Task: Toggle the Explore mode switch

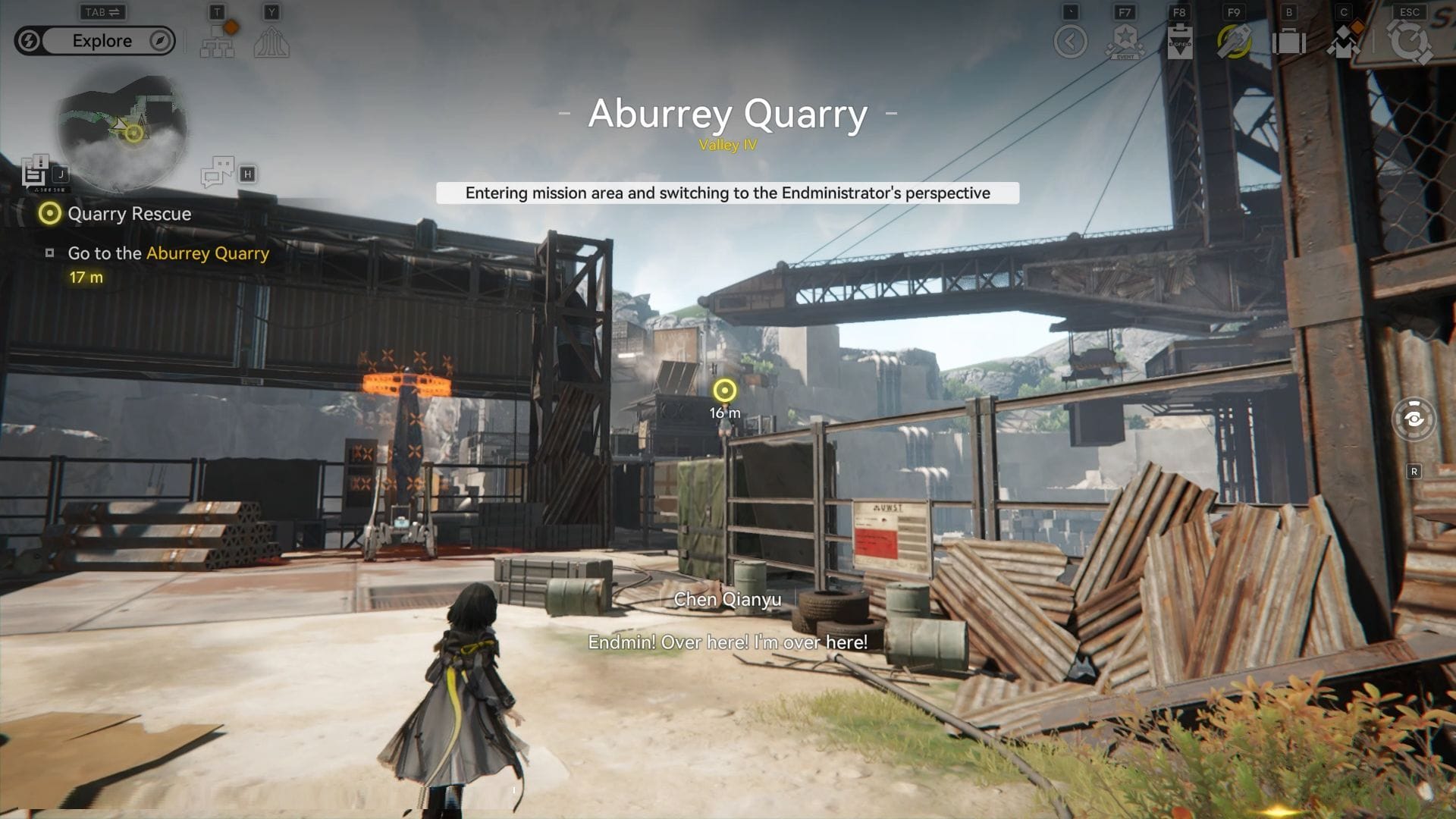Action: tap(95, 41)
